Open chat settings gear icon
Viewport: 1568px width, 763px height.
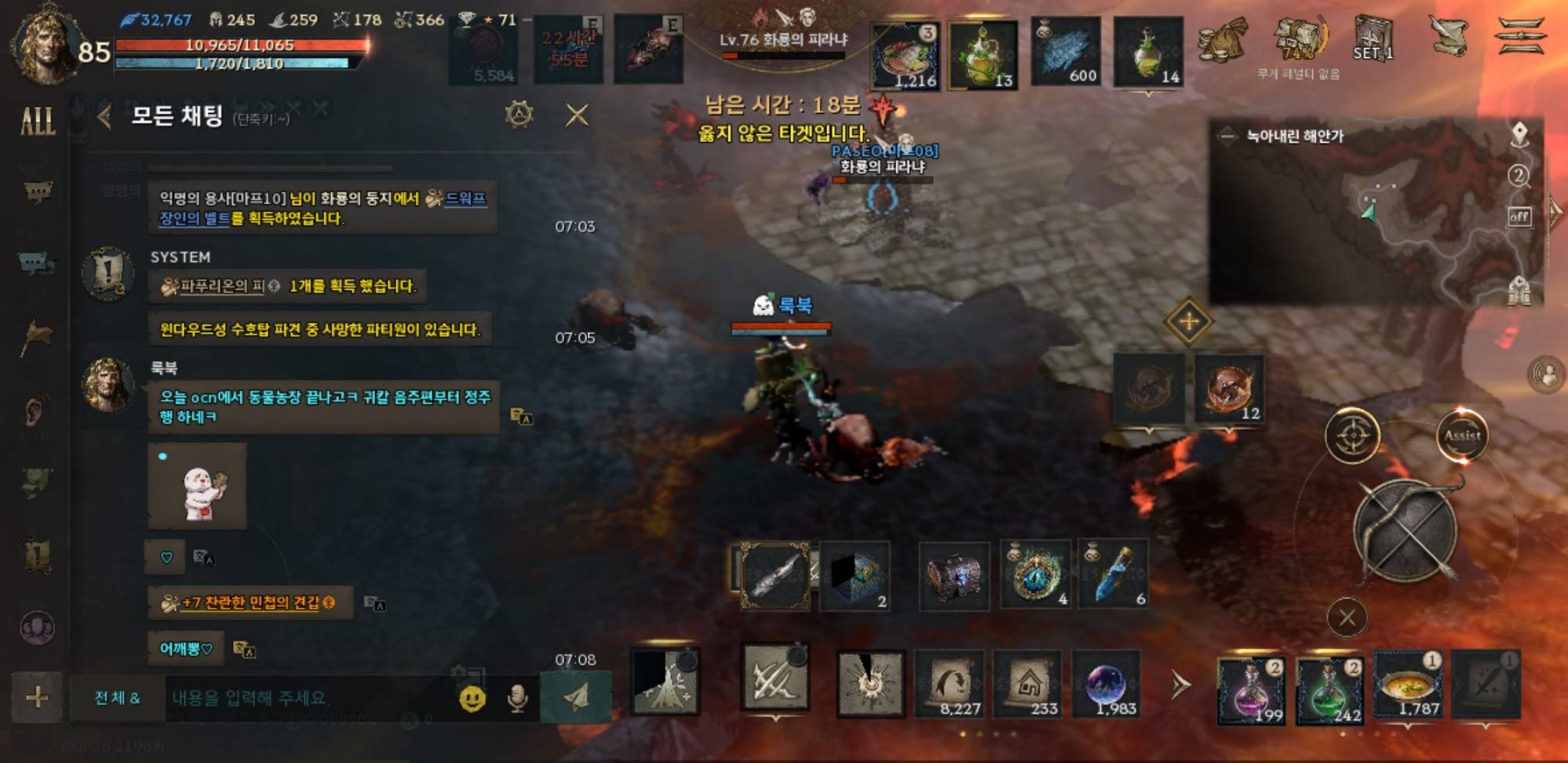pos(519,115)
